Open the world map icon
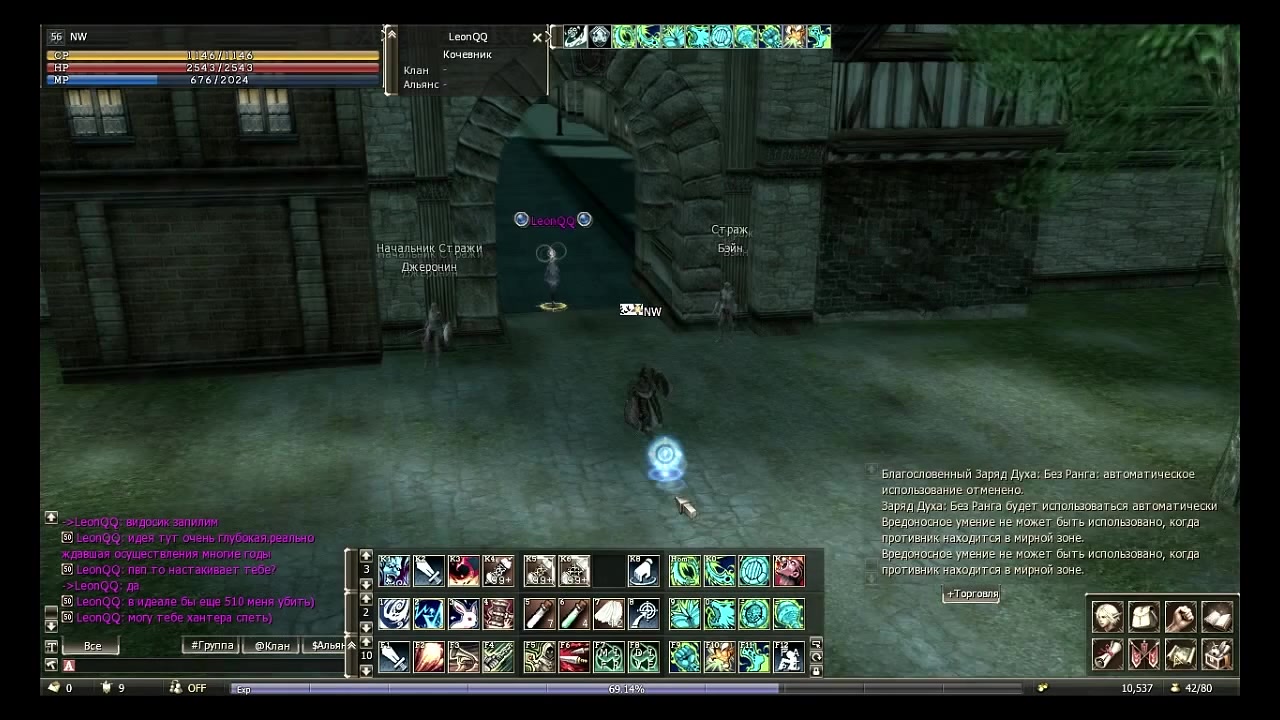This screenshot has width=1280, height=720. point(1180,654)
